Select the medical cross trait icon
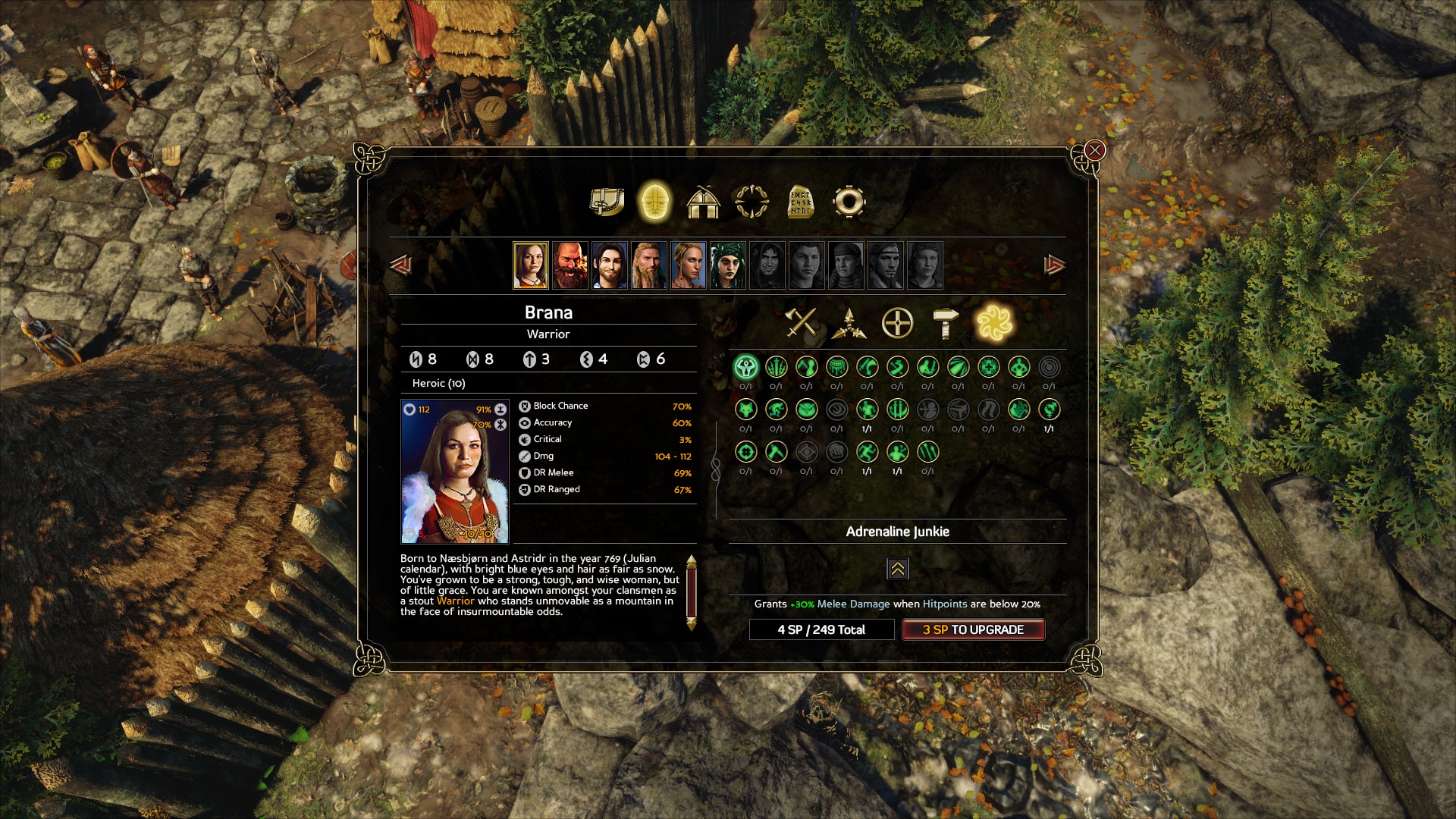Image resolution: width=1456 pixels, height=819 pixels. (x=988, y=368)
